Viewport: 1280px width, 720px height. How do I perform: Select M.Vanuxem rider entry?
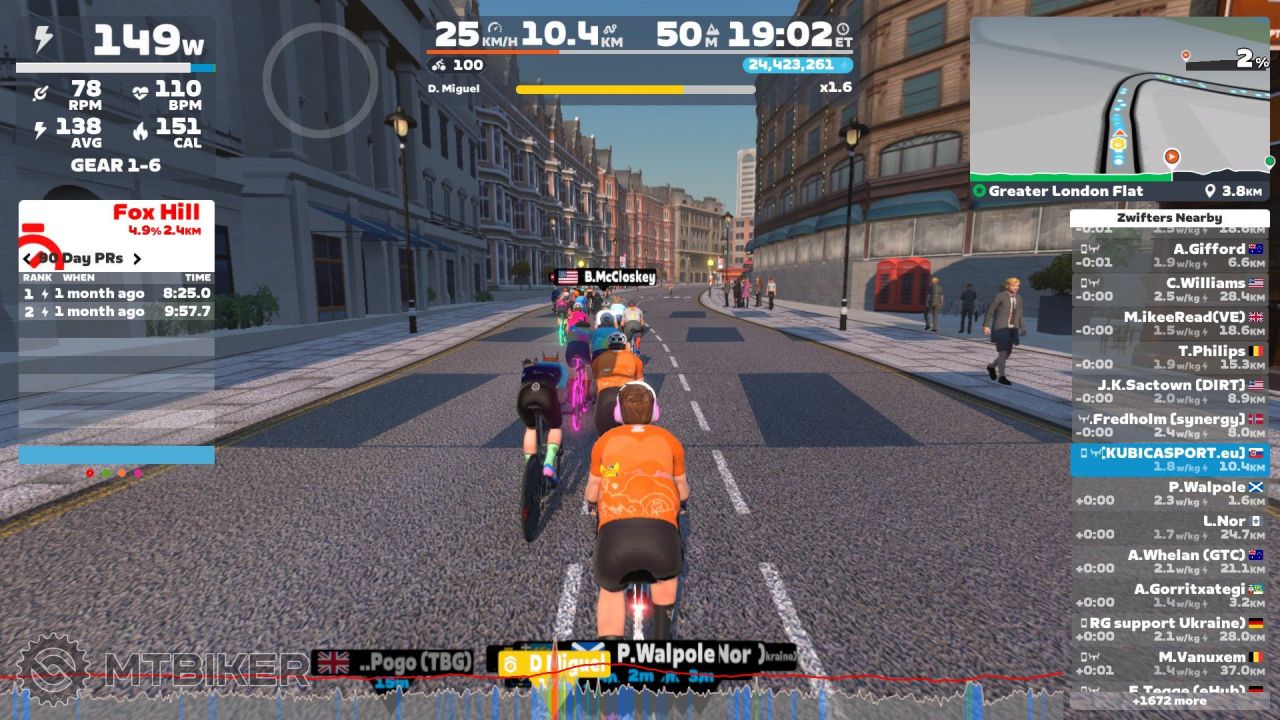[1169, 664]
